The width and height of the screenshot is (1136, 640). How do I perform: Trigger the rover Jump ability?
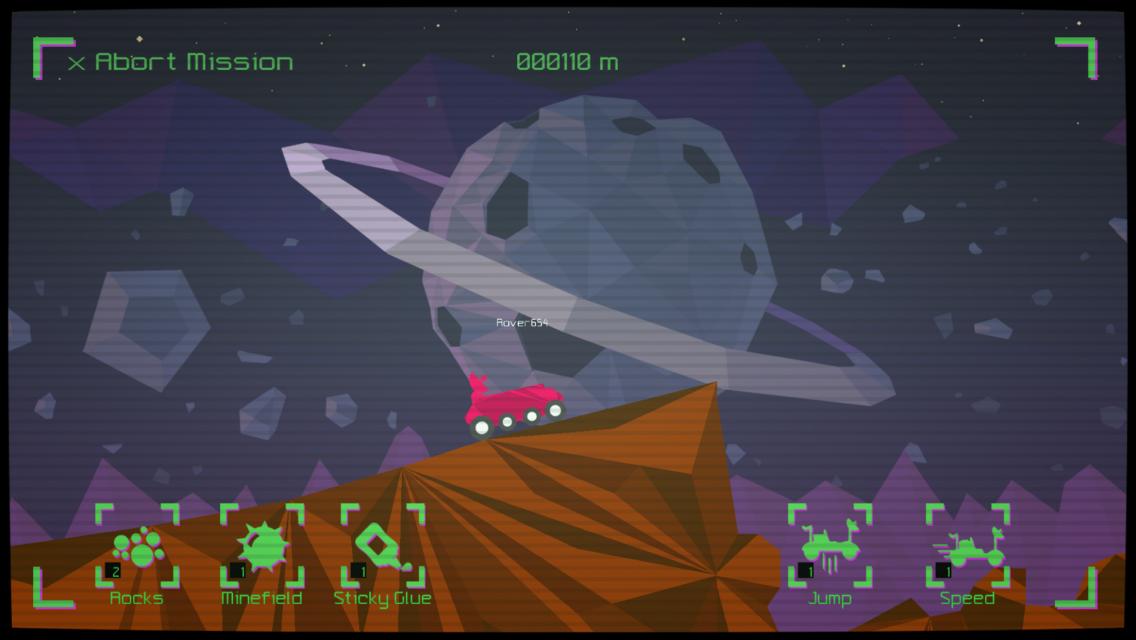[829, 548]
